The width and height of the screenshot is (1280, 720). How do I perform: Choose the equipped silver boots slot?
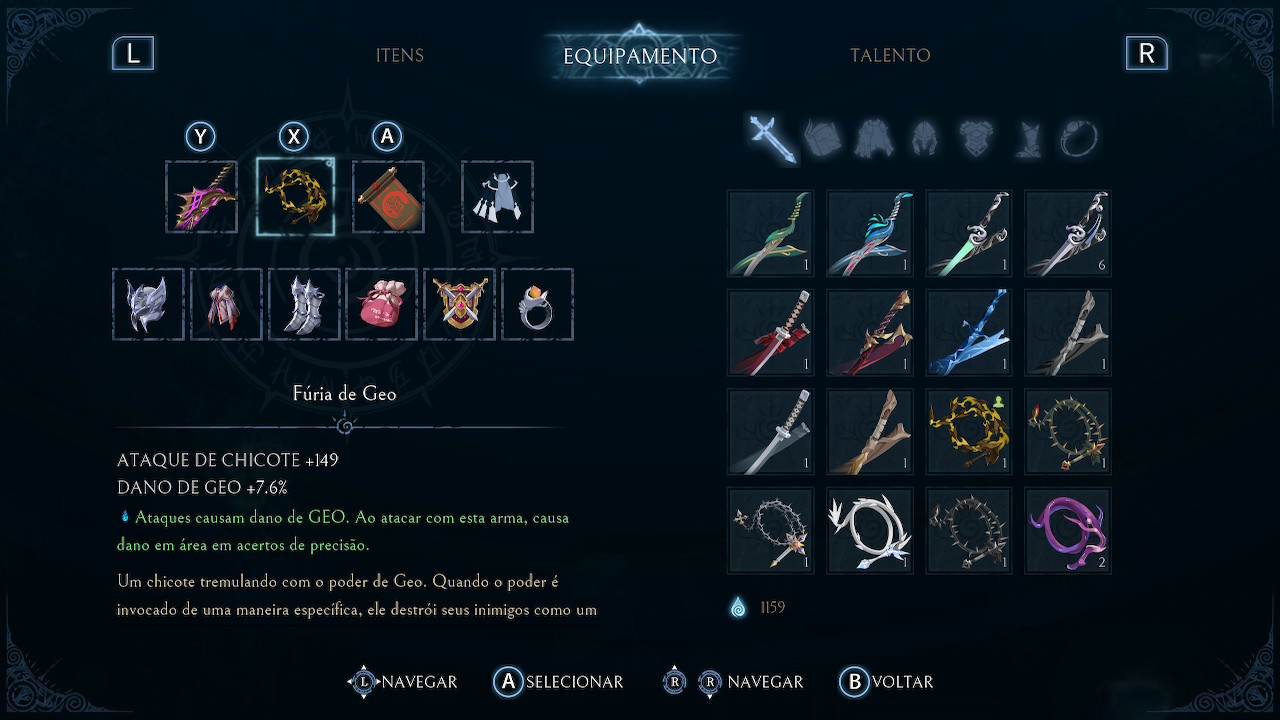point(304,304)
